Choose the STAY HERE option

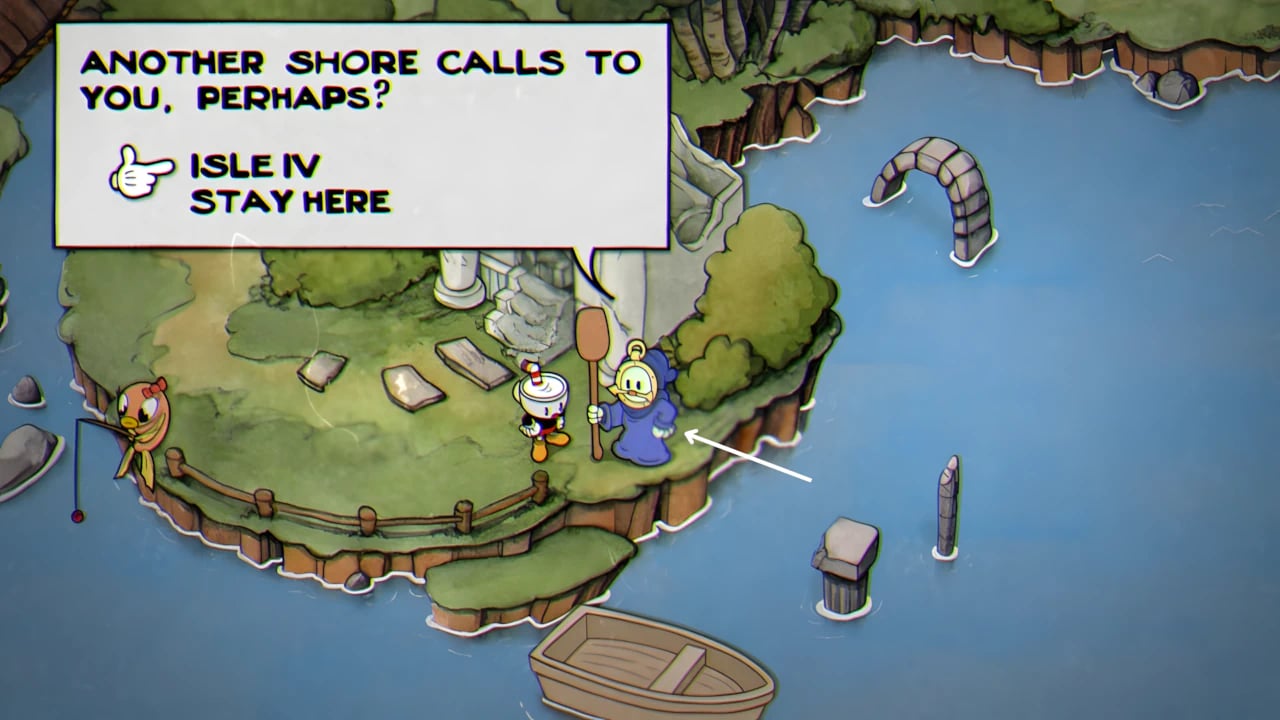[290, 202]
